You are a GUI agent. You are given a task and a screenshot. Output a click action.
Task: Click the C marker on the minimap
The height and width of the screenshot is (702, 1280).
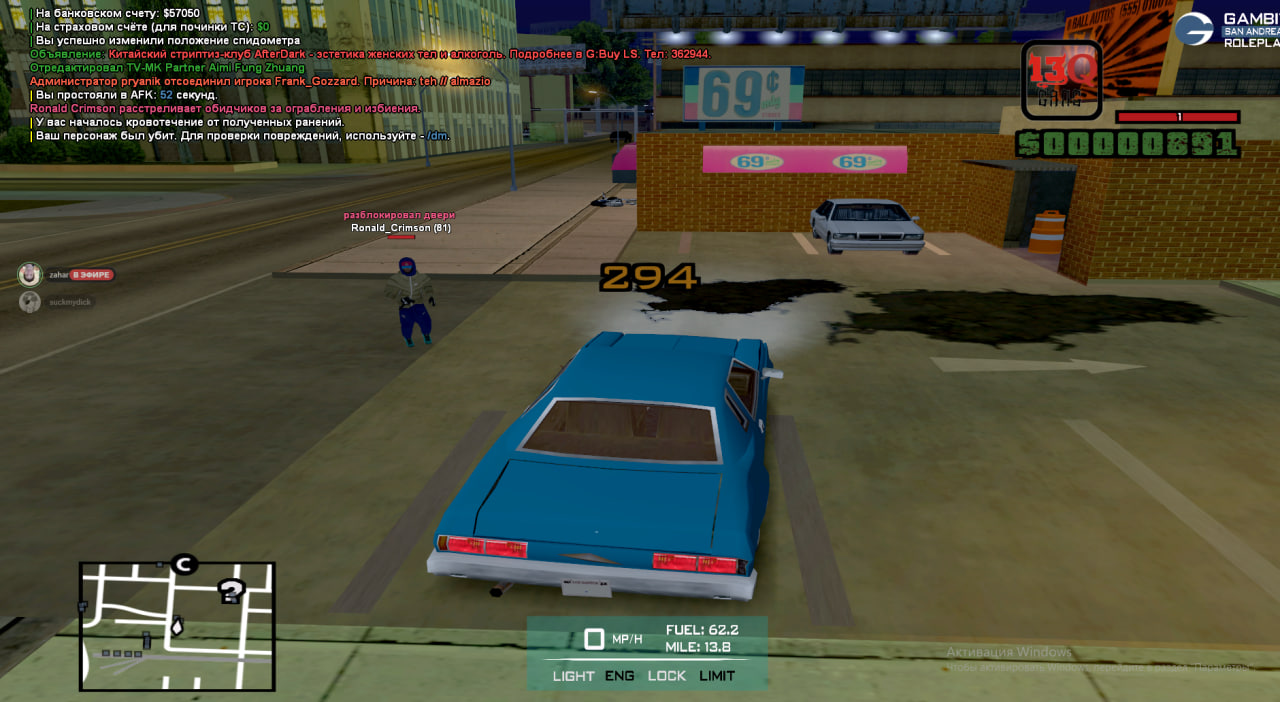[183, 565]
